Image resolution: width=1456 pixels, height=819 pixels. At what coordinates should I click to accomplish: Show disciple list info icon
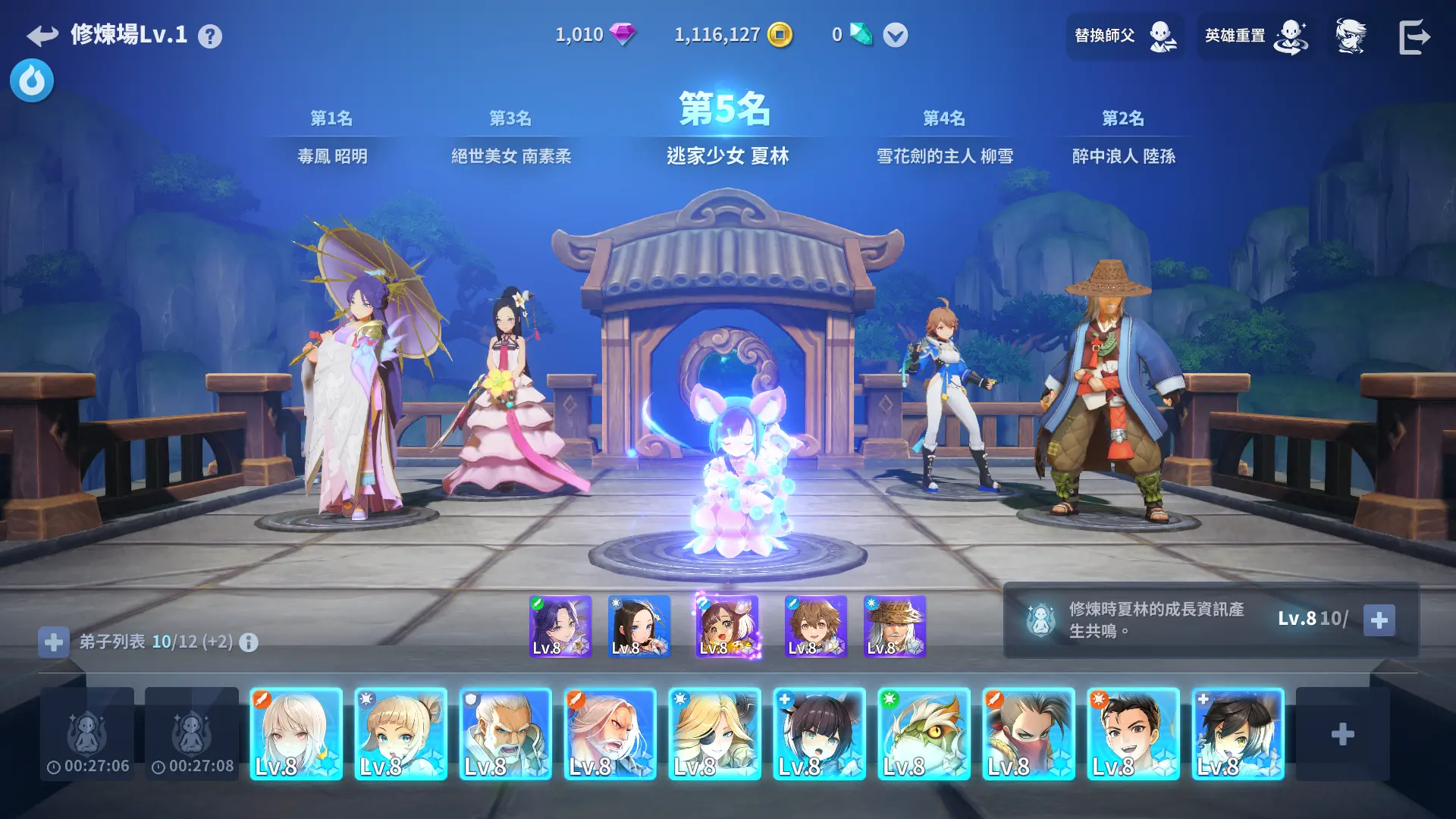coord(249,643)
